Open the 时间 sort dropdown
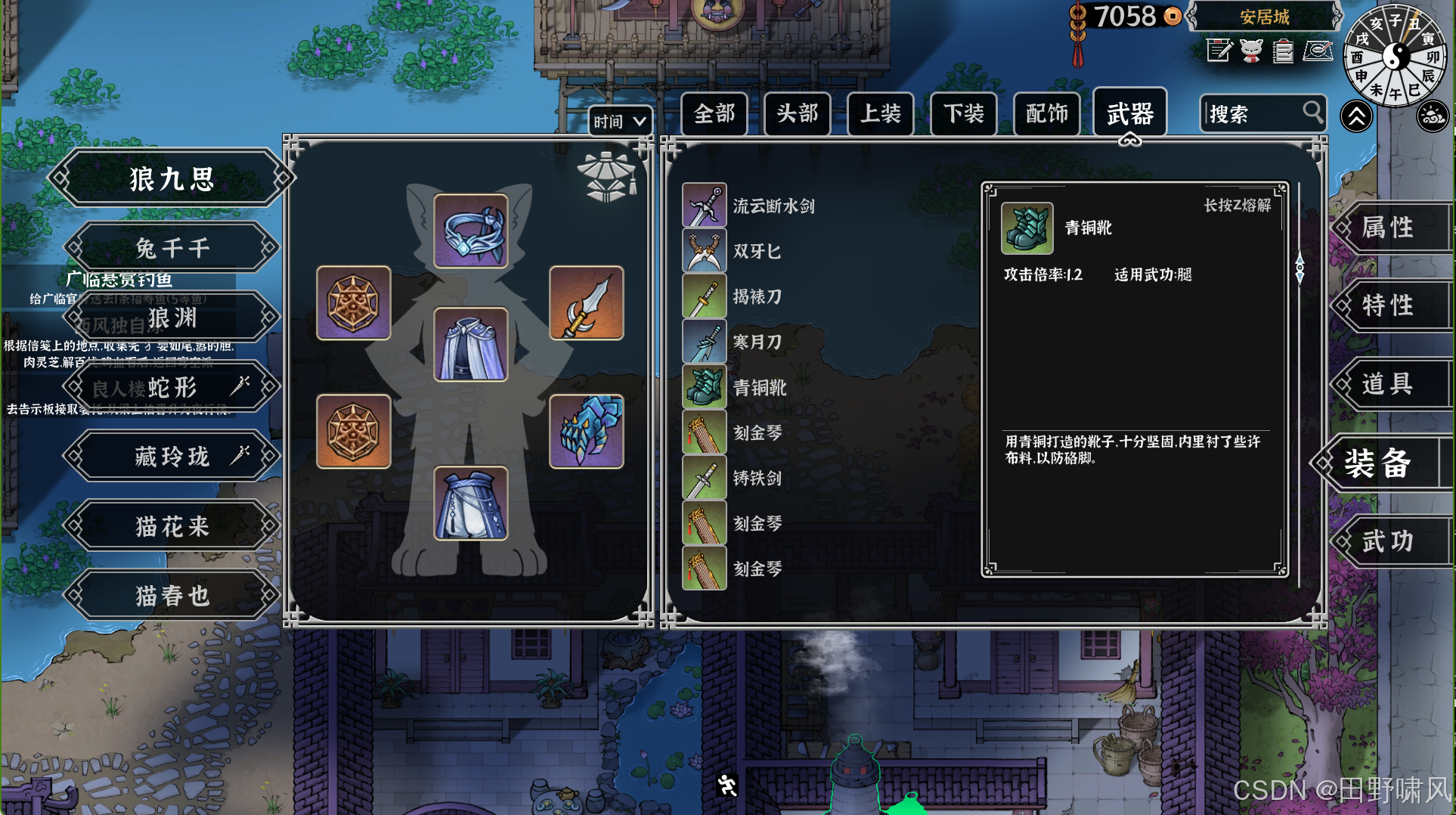The height and width of the screenshot is (815, 1456). (x=619, y=121)
